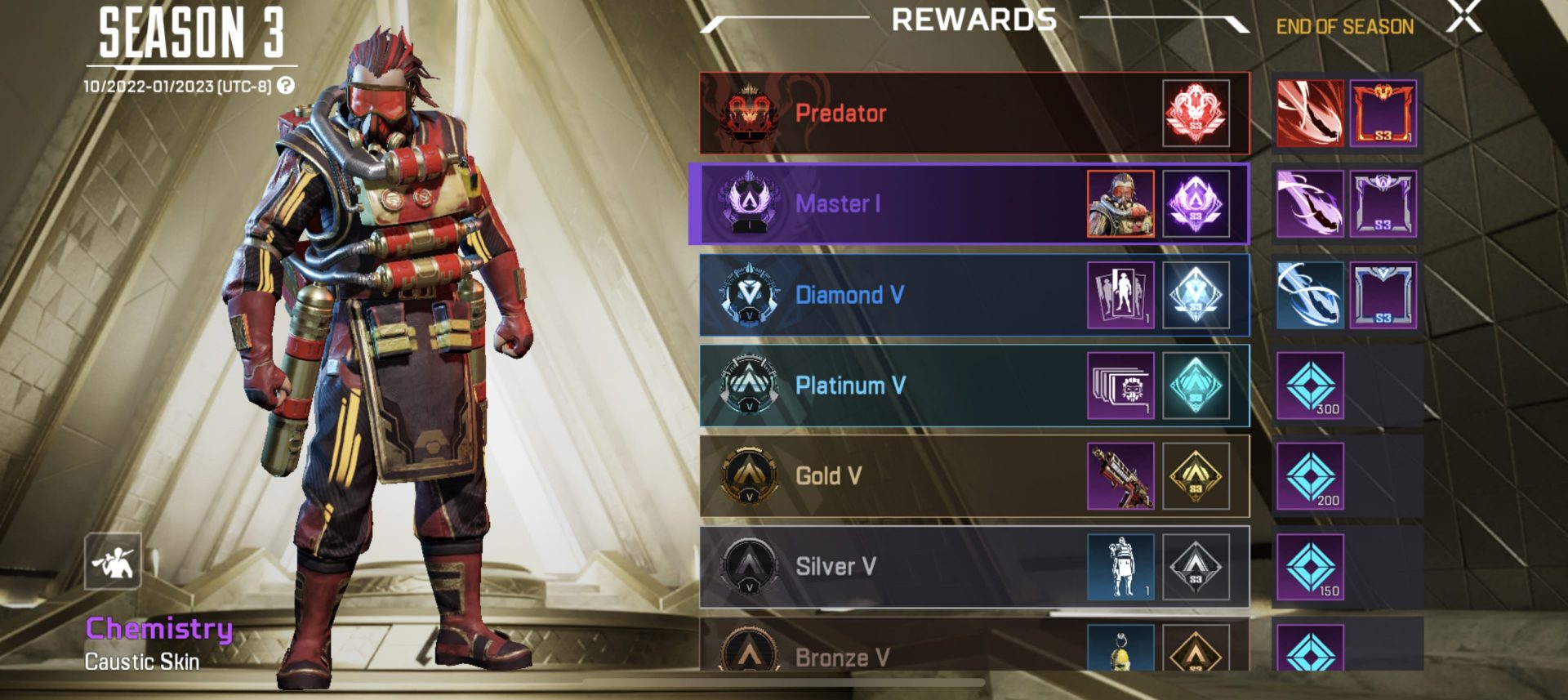1568x700 pixels.
Task: Close the Season 3 rewards screen
Action: pyautogui.click(x=1463, y=17)
